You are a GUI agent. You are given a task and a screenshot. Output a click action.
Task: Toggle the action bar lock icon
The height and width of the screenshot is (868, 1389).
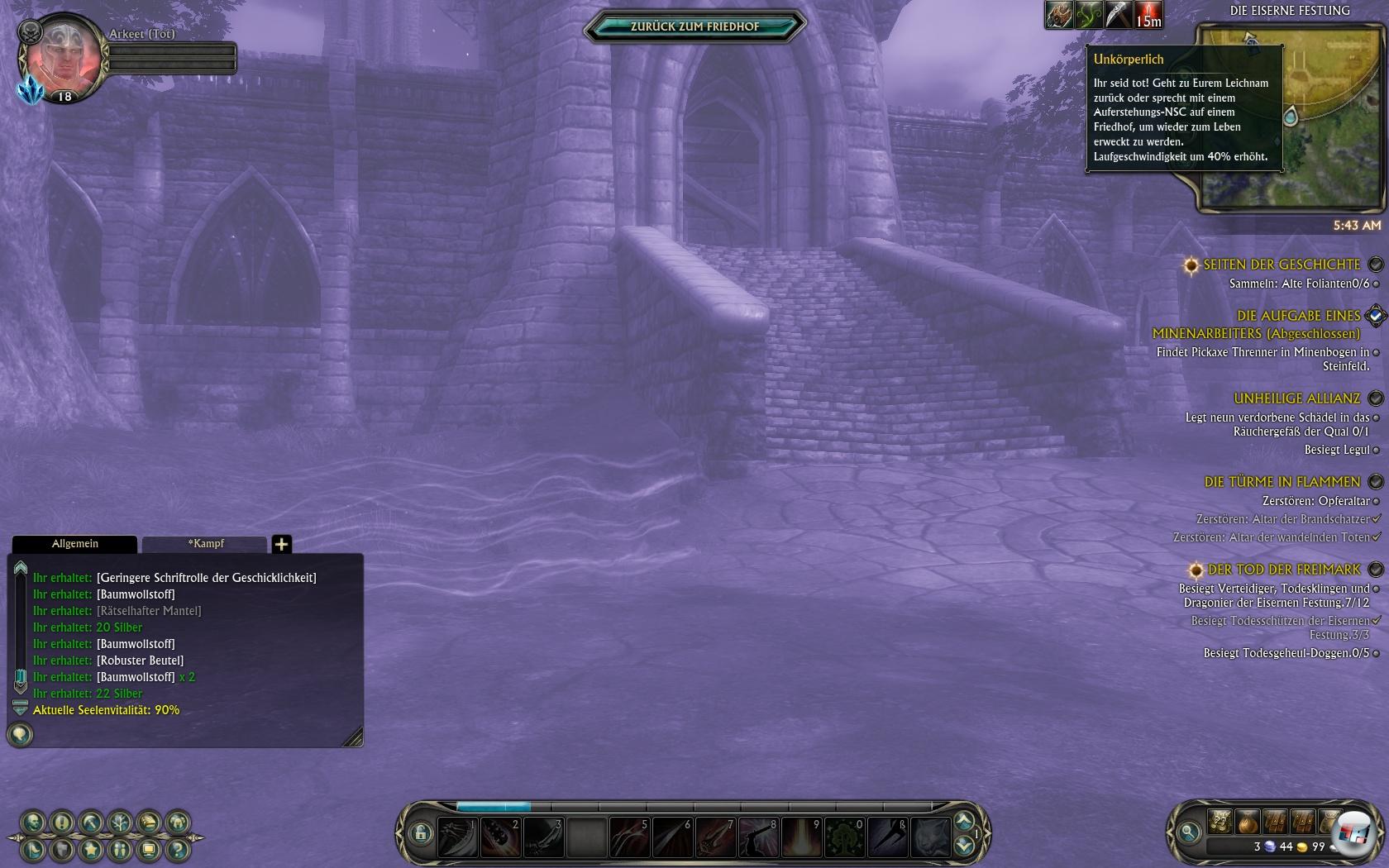420,833
